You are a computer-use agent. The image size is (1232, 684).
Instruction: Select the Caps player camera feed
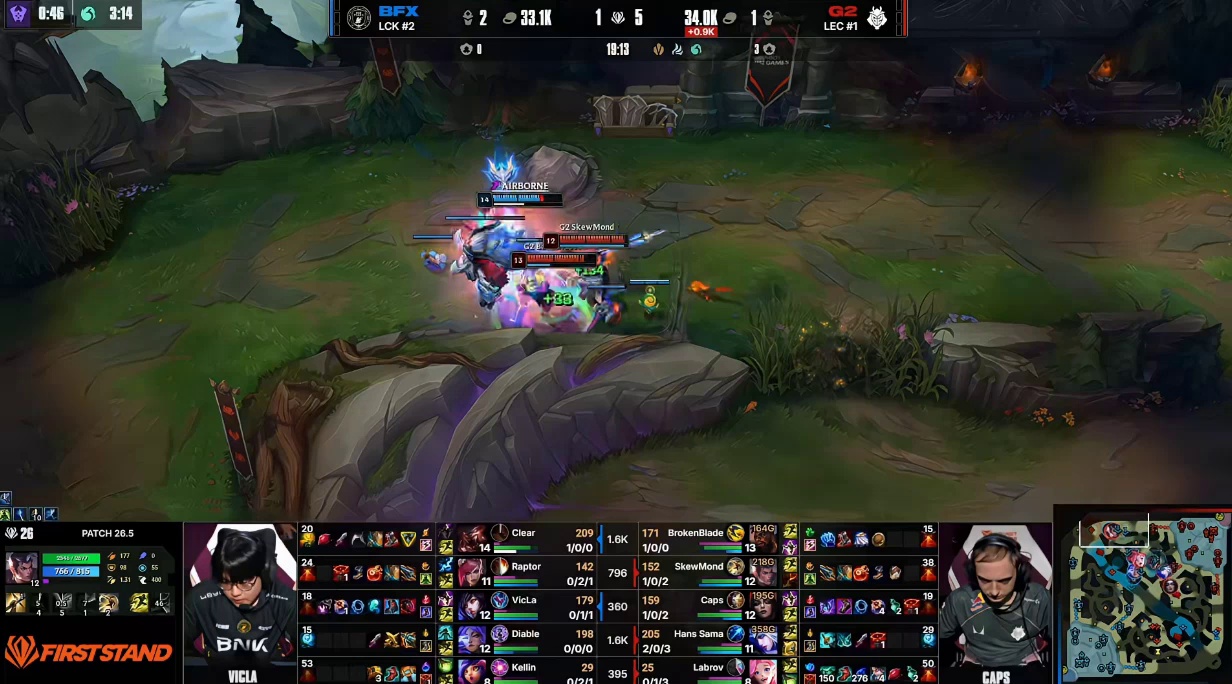click(995, 600)
